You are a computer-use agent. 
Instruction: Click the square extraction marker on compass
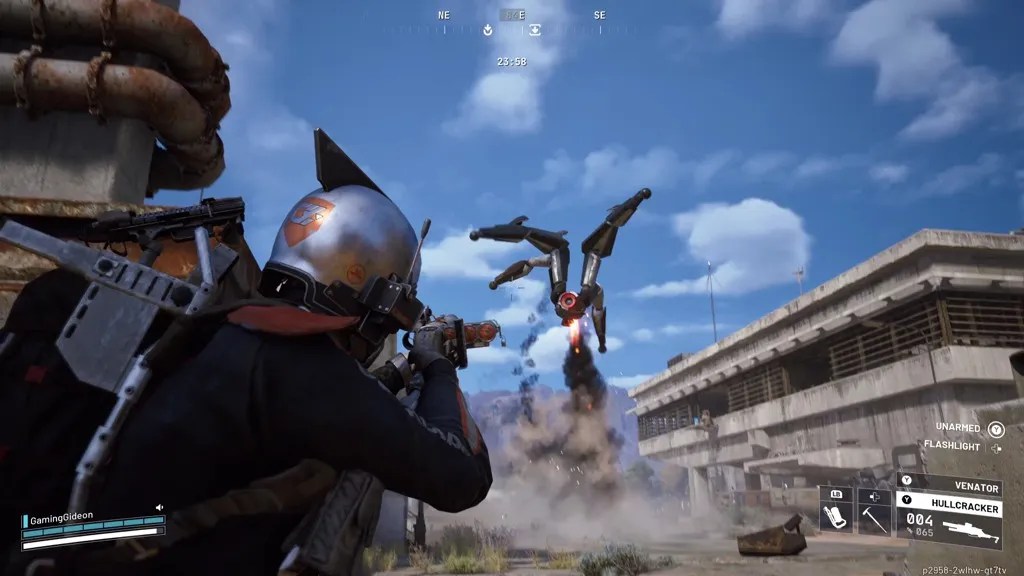(x=536, y=30)
